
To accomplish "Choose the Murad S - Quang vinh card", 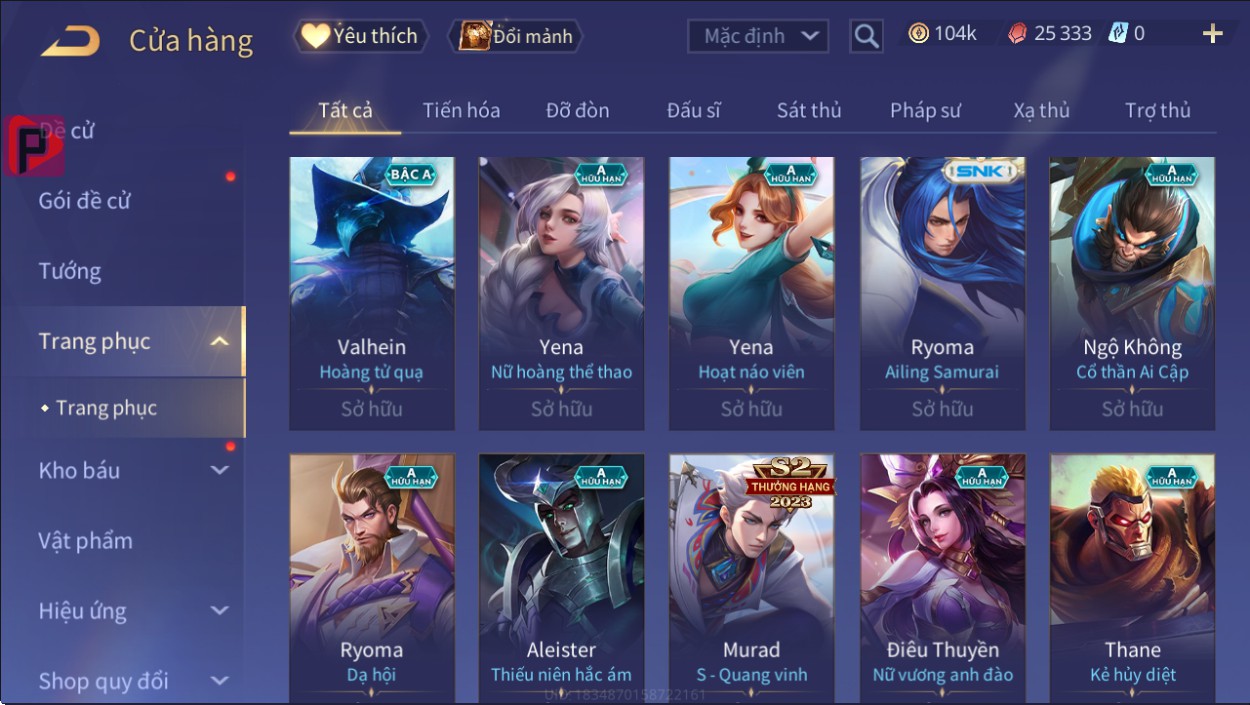I will (x=751, y=578).
